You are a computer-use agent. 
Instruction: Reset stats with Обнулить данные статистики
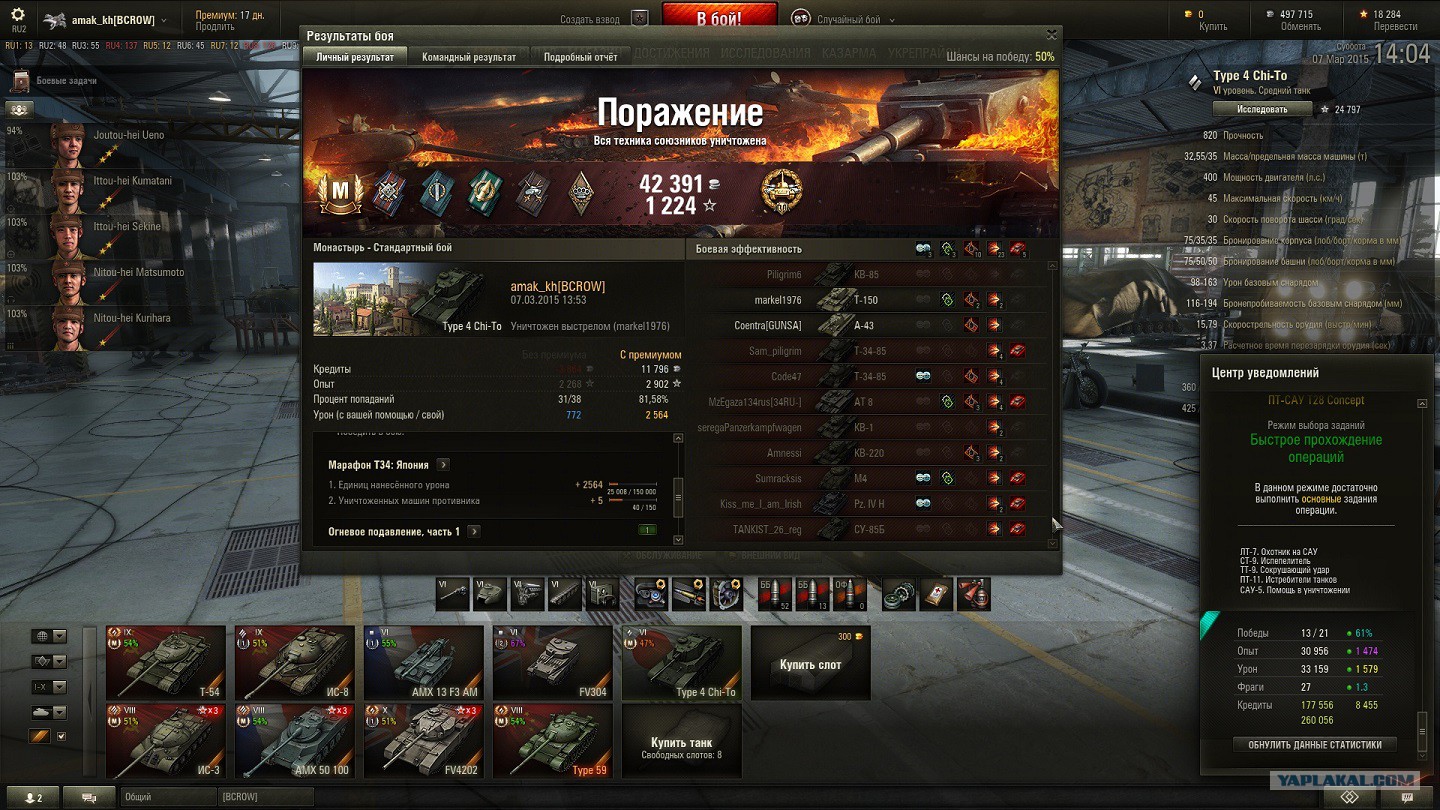(x=1315, y=744)
